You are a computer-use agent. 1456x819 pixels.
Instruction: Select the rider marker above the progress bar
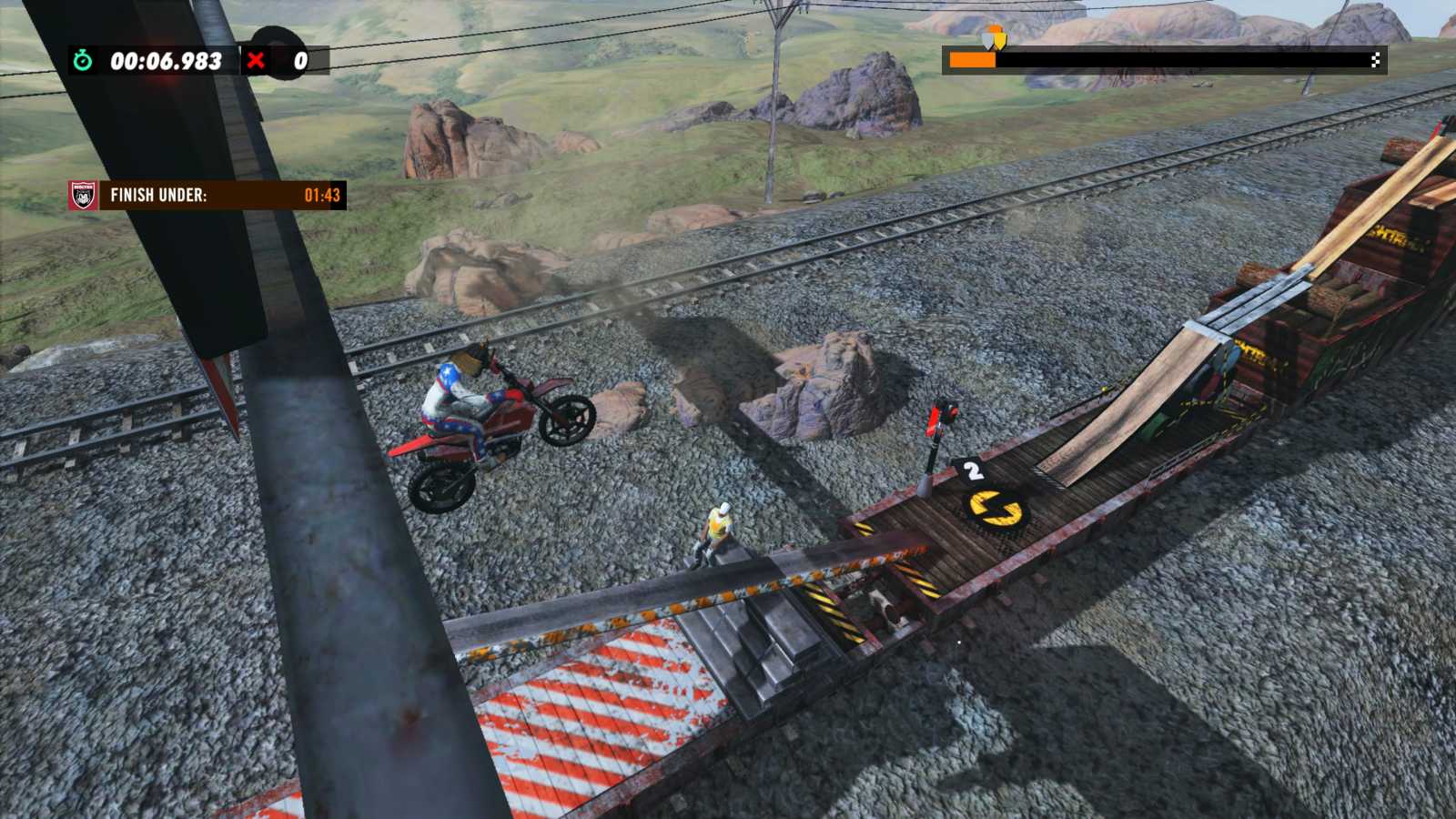pos(993,40)
